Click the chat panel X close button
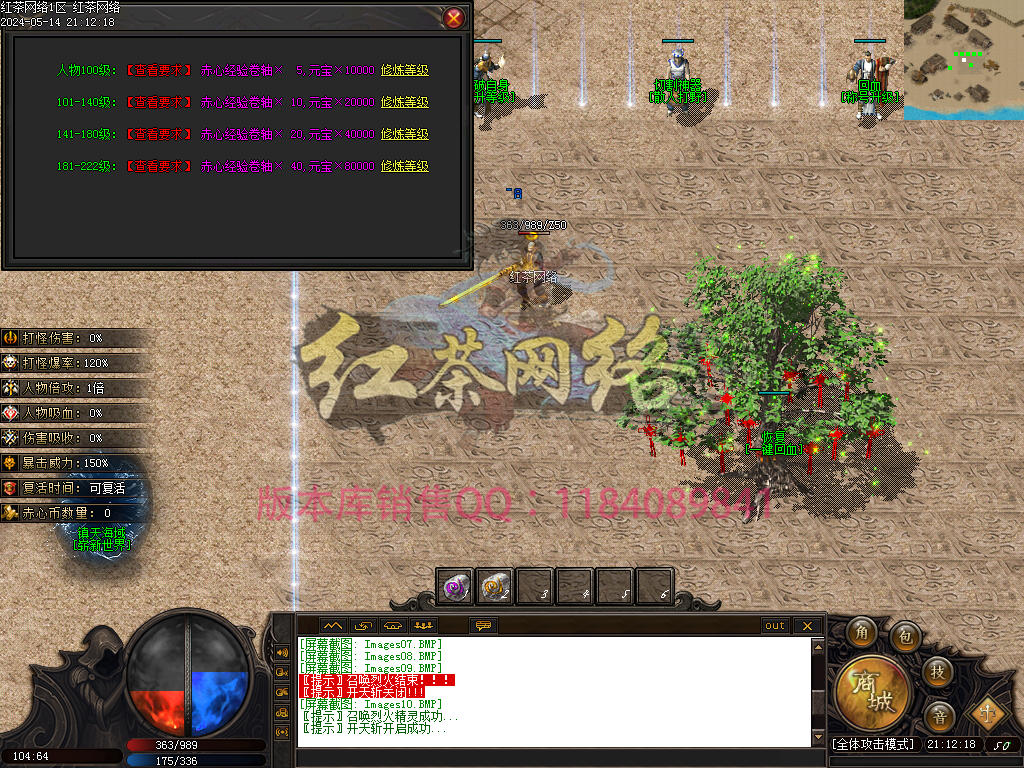Screen dimensions: 1024x768 coord(807,626)
